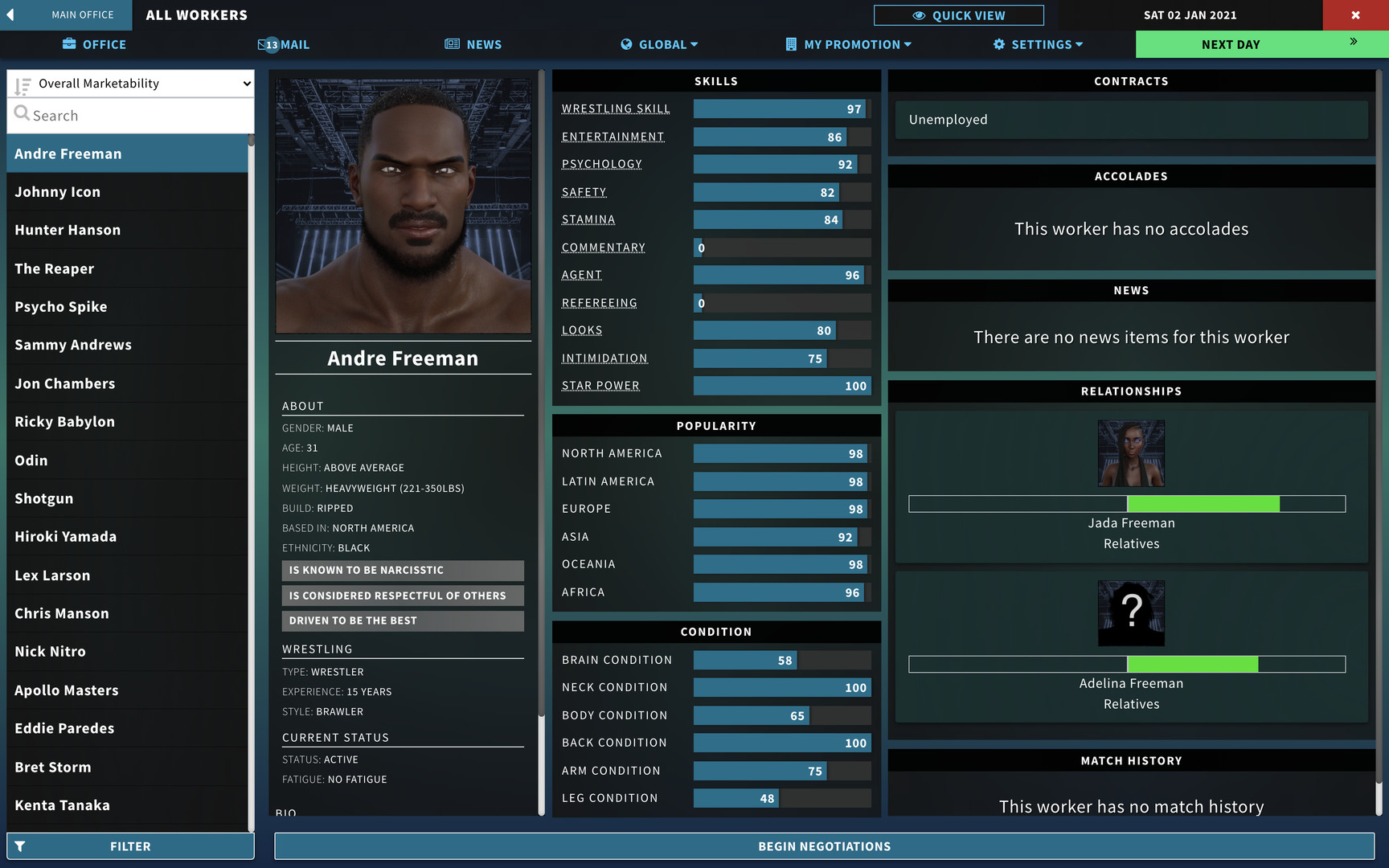Begin negotiations with Andre Freeman
This screenshot has width=1389, height=868.
click(823, 845)
